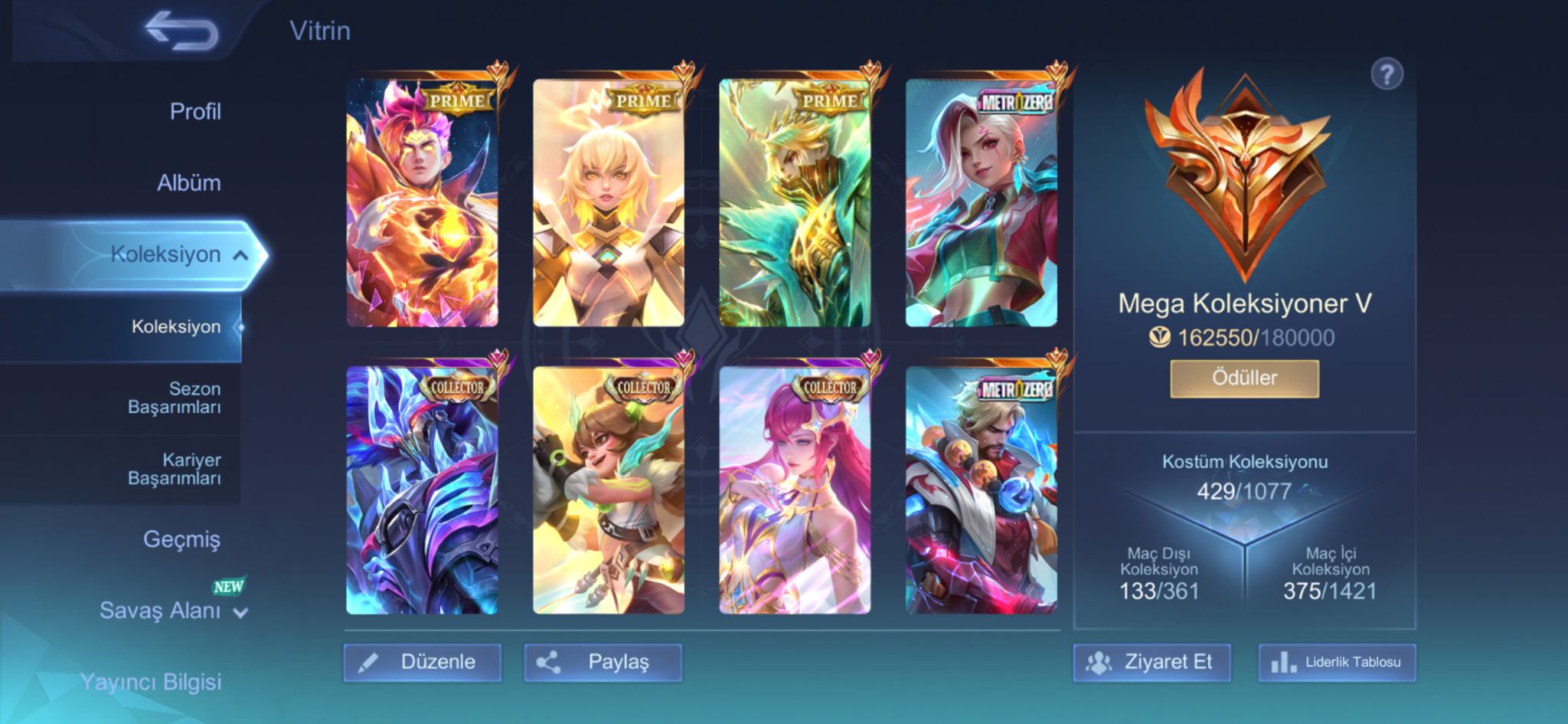Open Sezon Başarımları

[175, 398]
